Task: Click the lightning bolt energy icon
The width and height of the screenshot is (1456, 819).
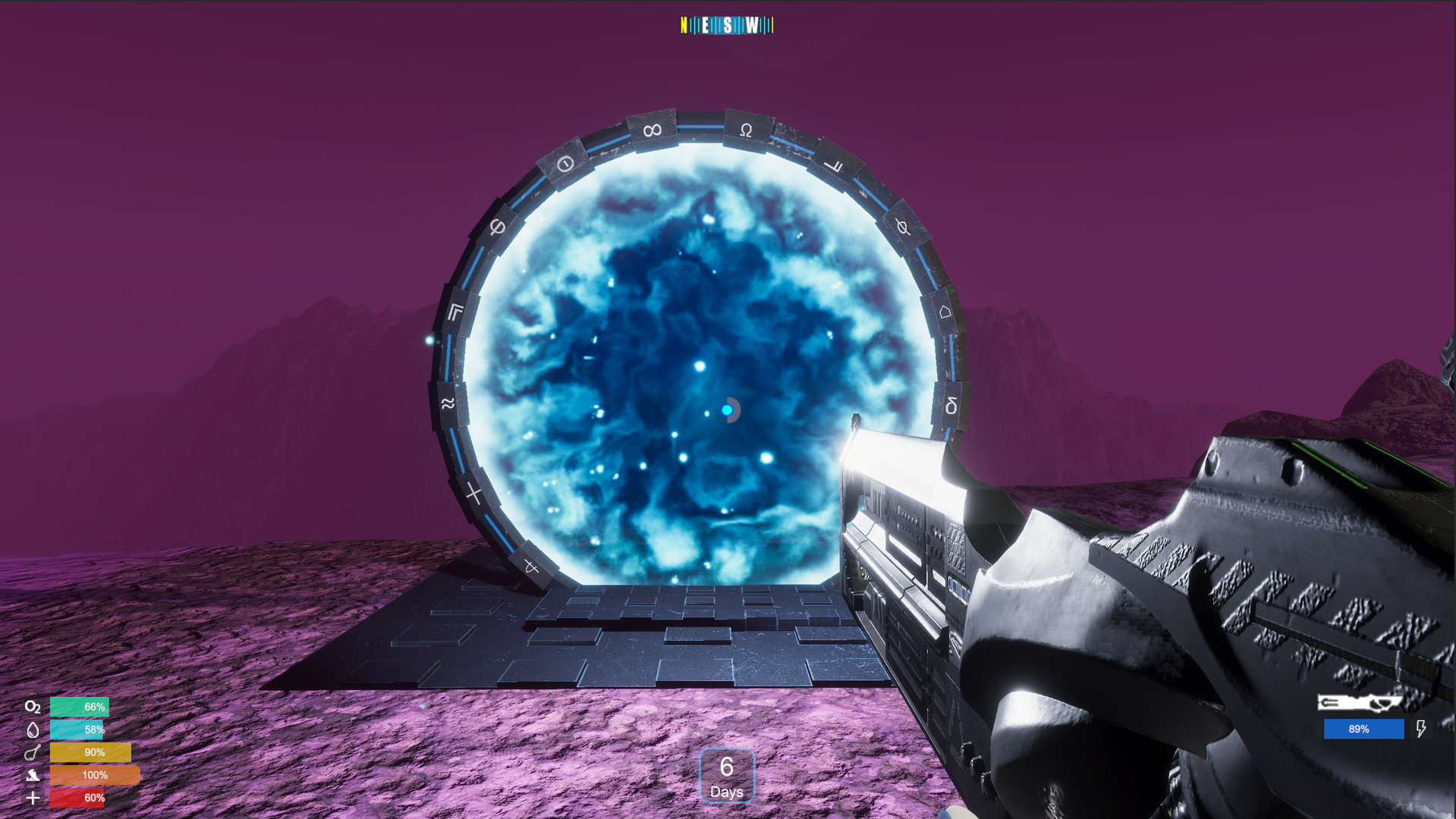Action: pos(1420,730)
